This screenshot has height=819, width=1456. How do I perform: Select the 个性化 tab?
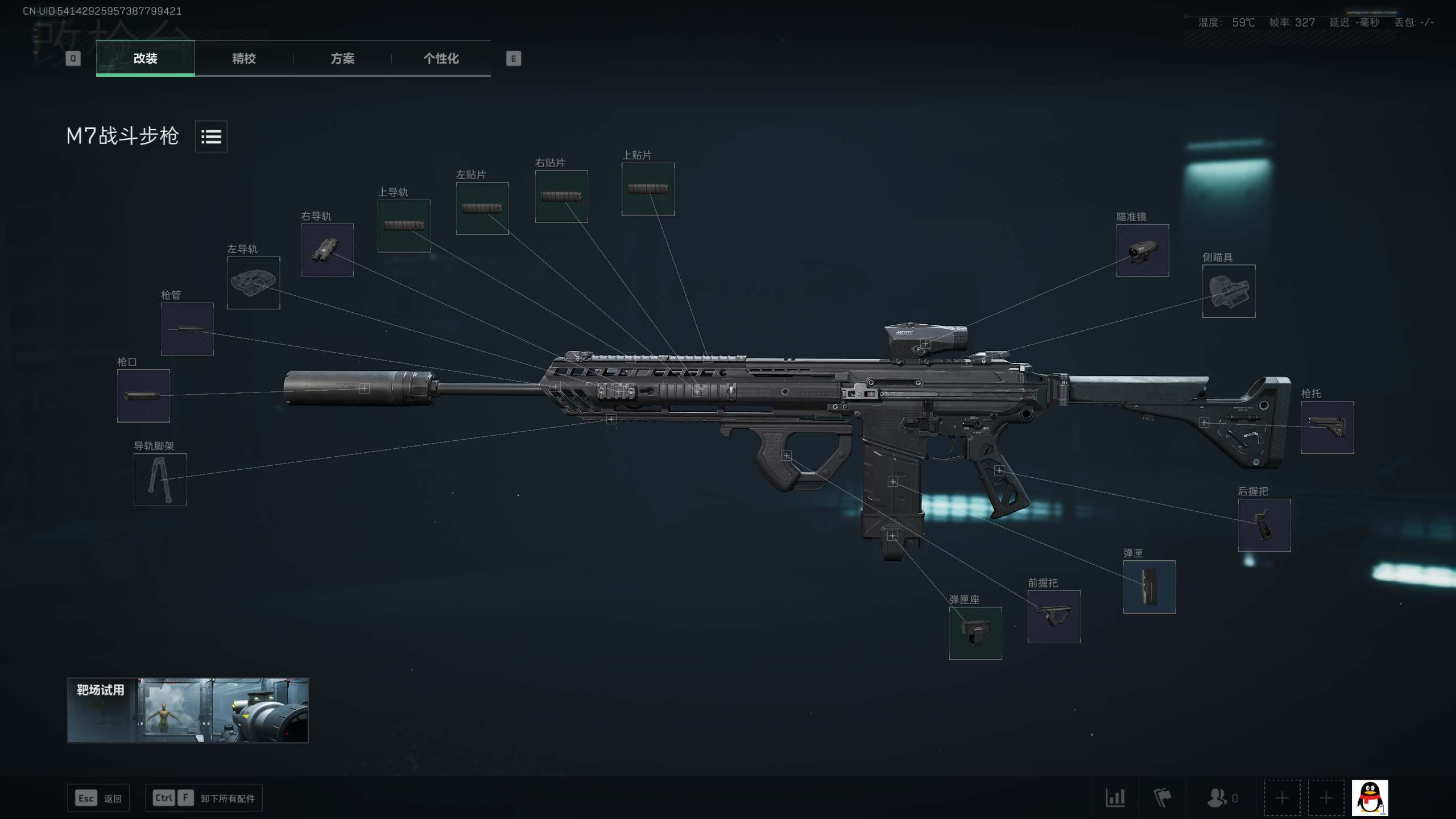(x=441, y=59)
